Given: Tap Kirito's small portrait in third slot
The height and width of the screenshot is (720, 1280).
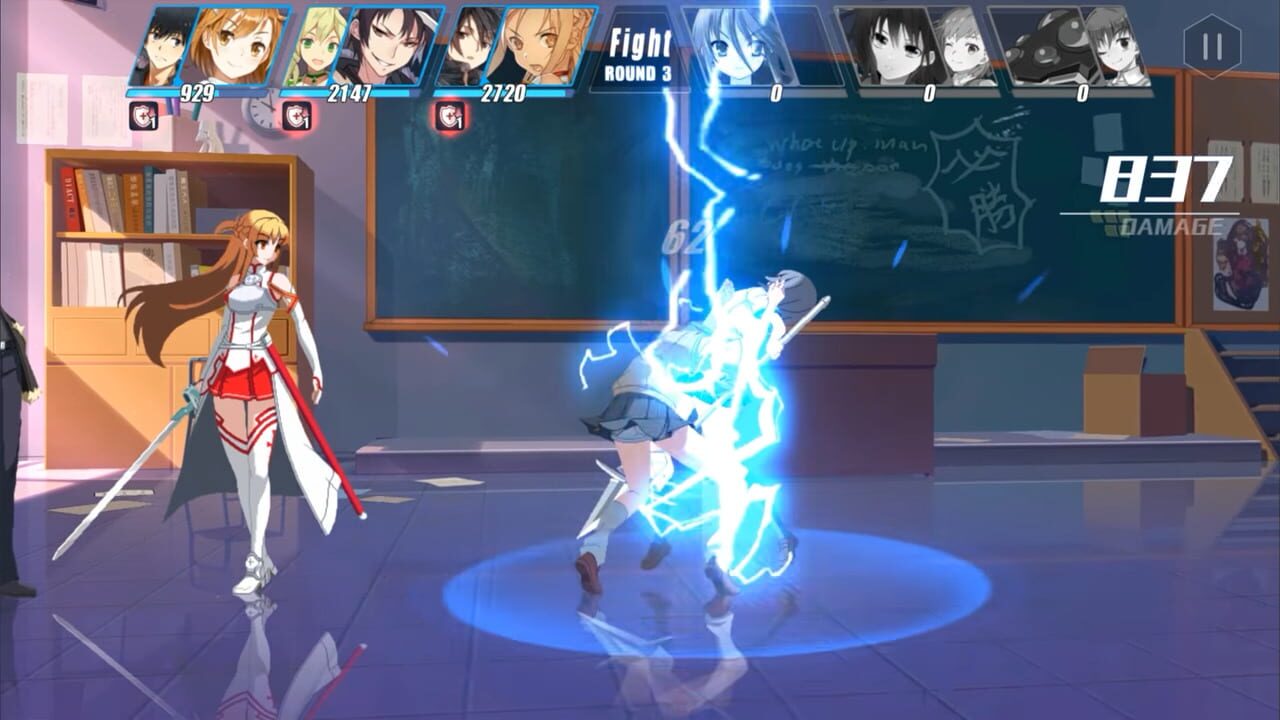Looking at the screenshot, I should (x=470, y=45).
